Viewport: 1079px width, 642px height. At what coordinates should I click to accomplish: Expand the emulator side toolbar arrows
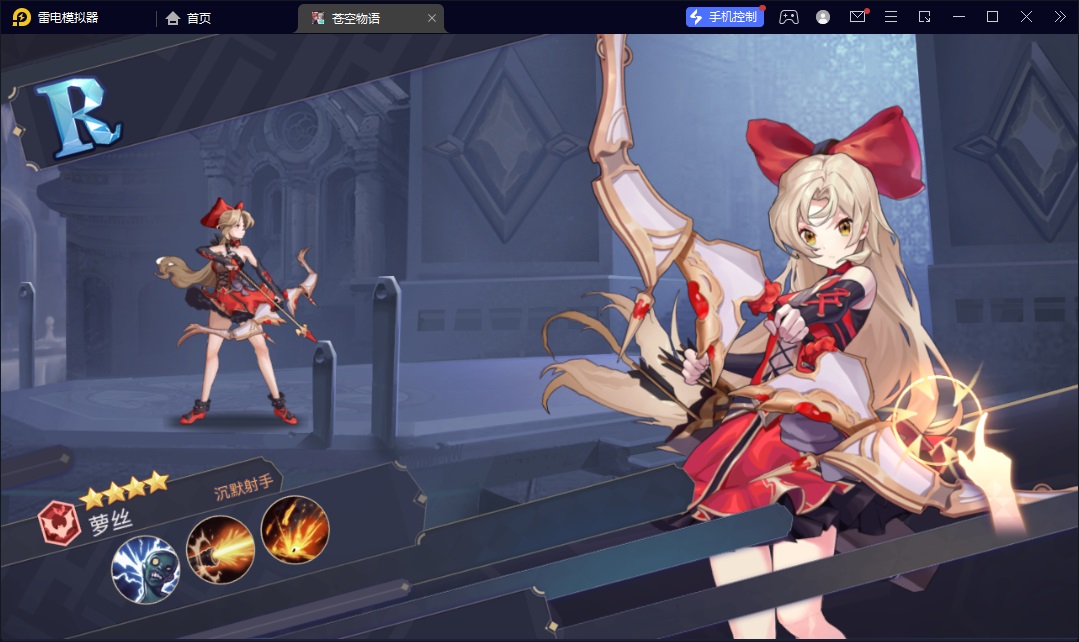click(x=1060, y=17)
